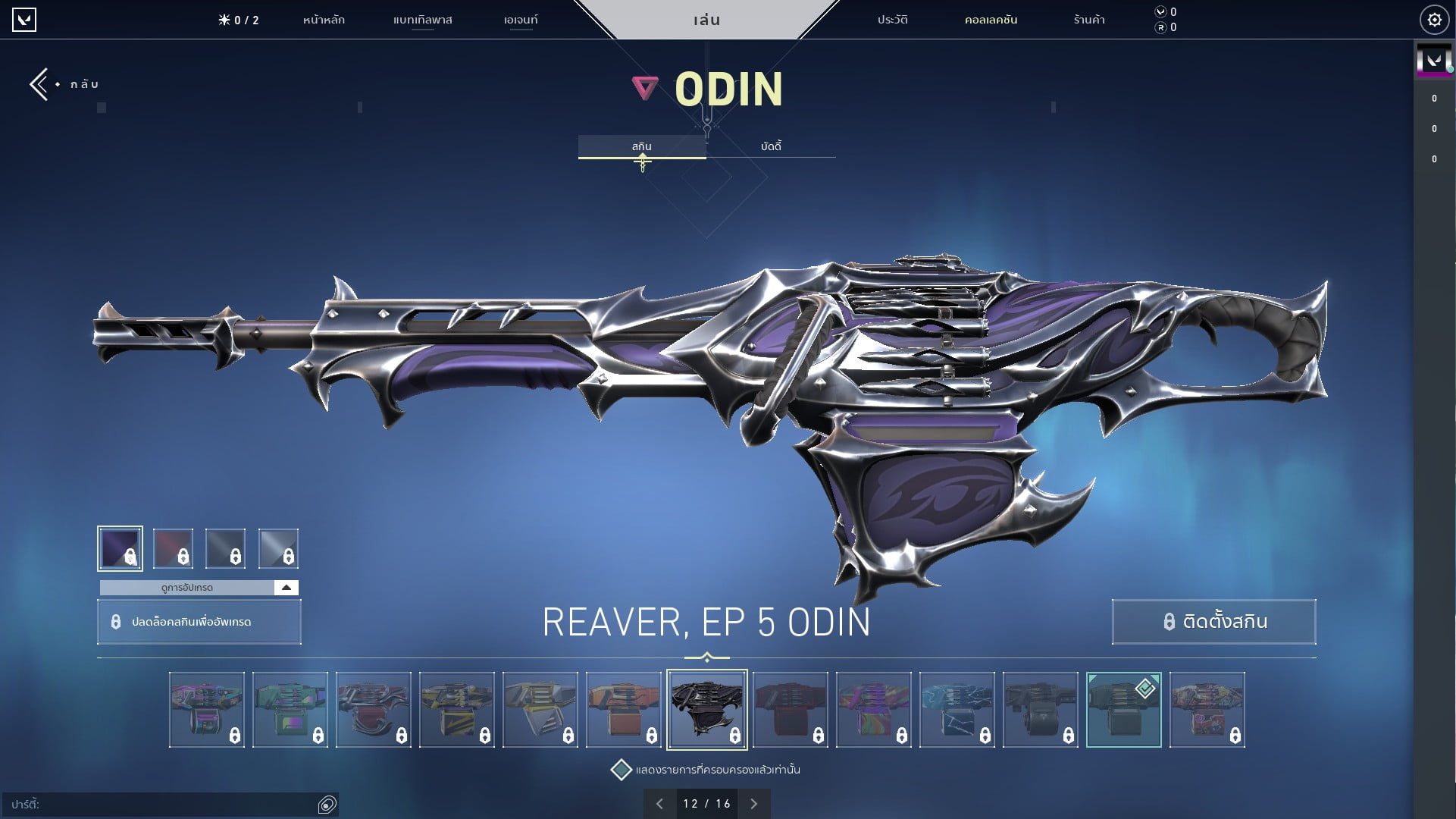Switch to the บัดดี้ tab
The height and width of the screenshot is (819, 1456).
click(x=771, y=146)
